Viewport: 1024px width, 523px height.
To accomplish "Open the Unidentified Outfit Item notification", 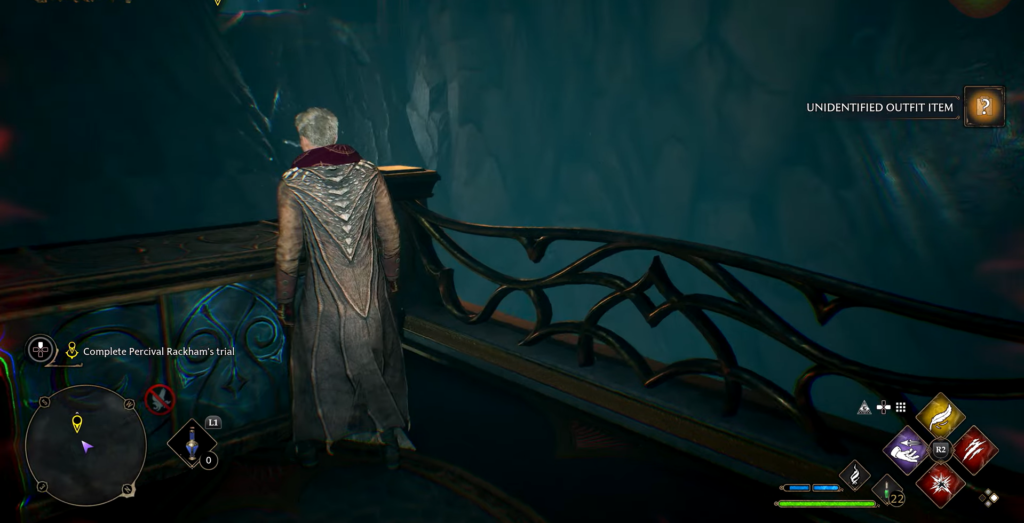I will pos(984,106).
